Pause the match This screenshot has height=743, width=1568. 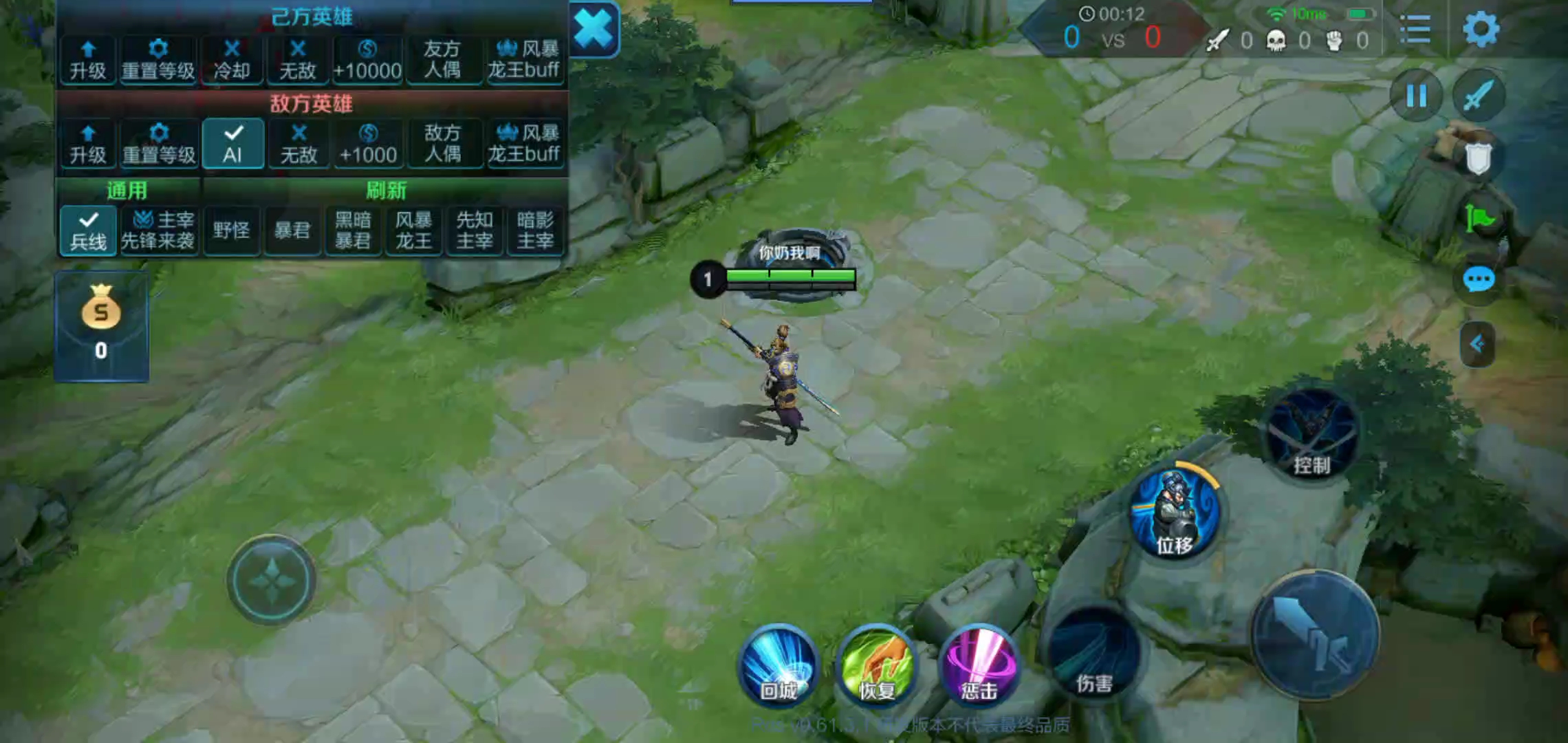point(1416,96)
